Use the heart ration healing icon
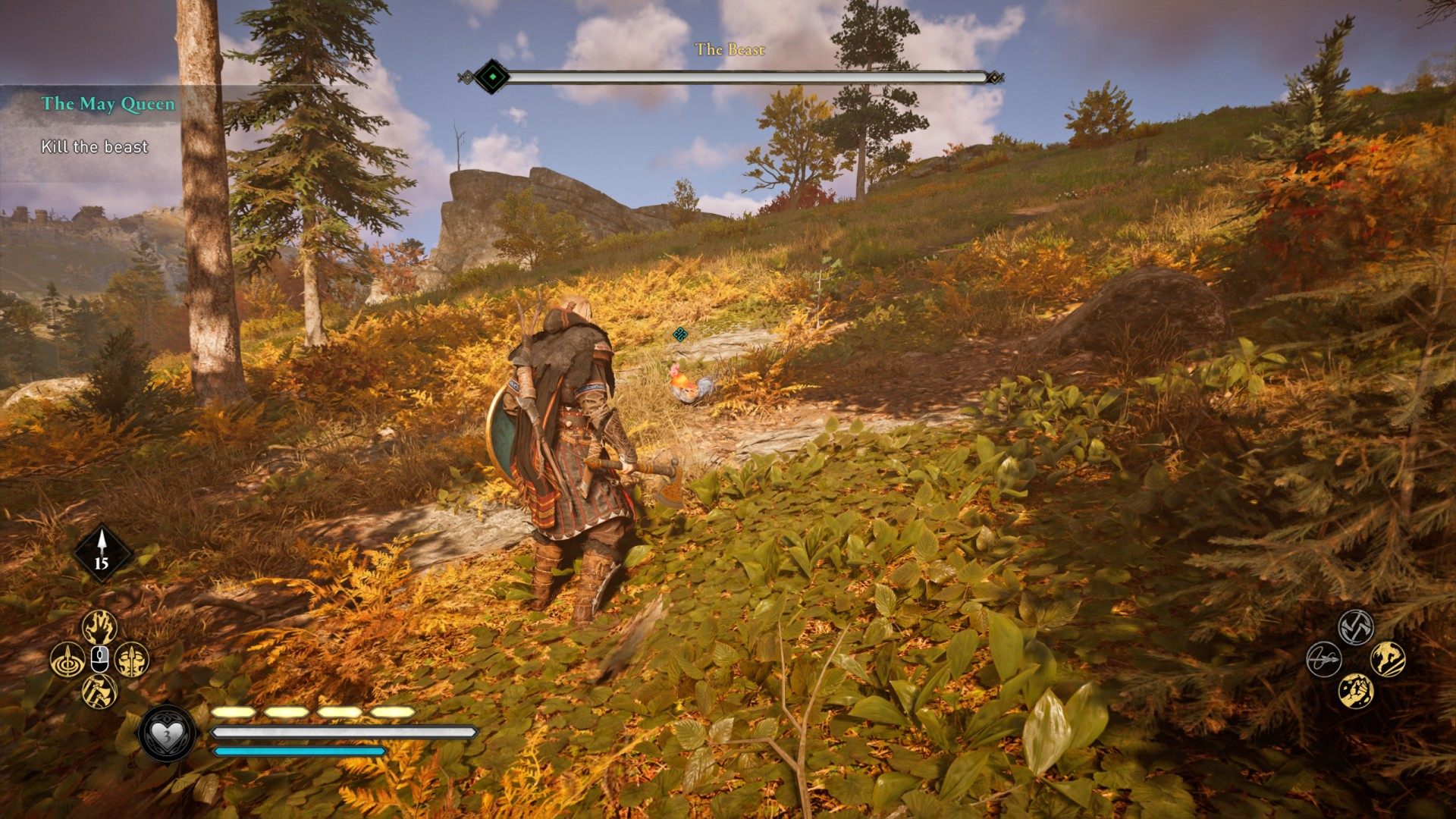The width and height of the screenshot is (1456, 819). (x=167, y=733)
